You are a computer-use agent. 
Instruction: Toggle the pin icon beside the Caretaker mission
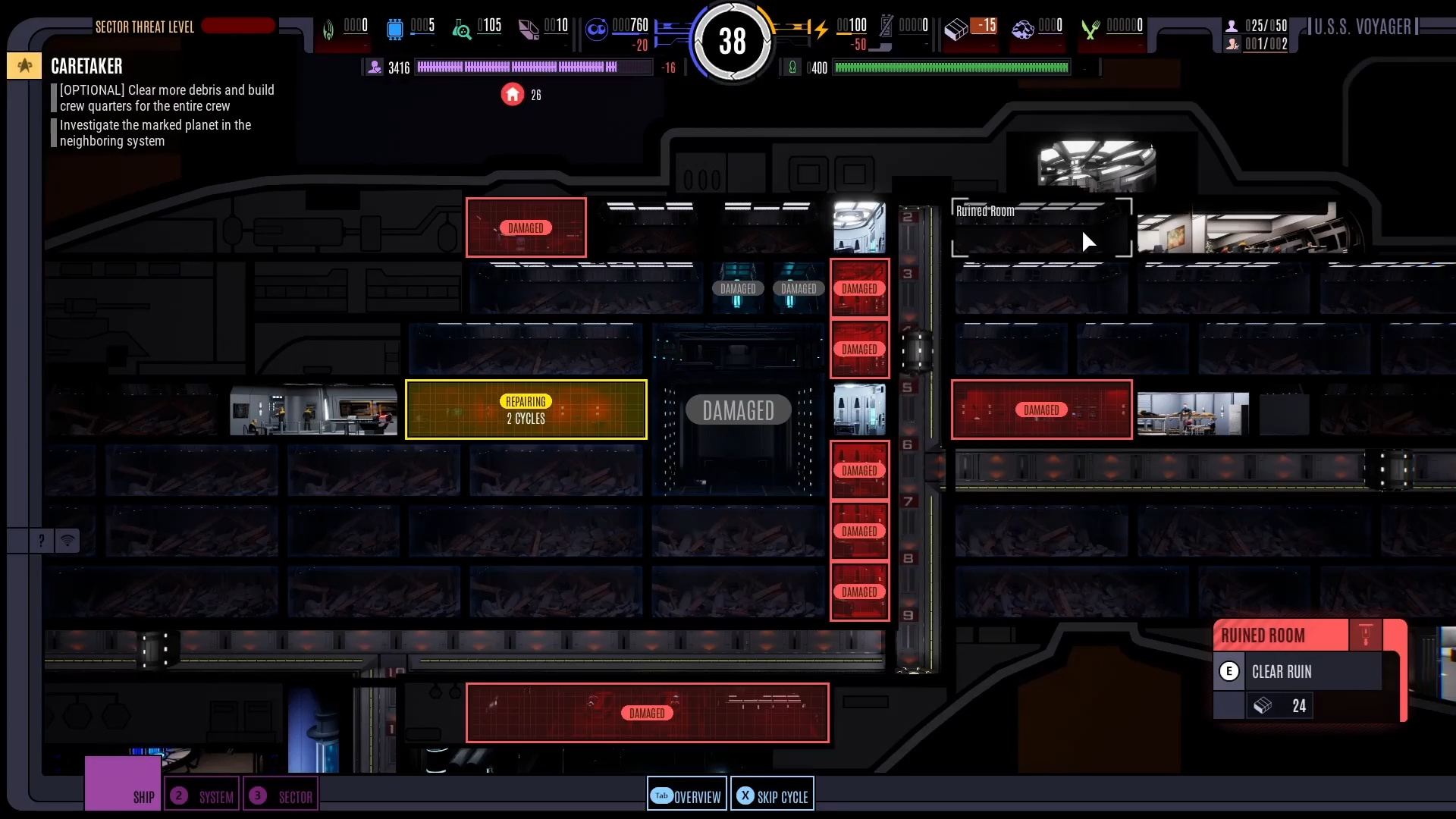point(24,65)
